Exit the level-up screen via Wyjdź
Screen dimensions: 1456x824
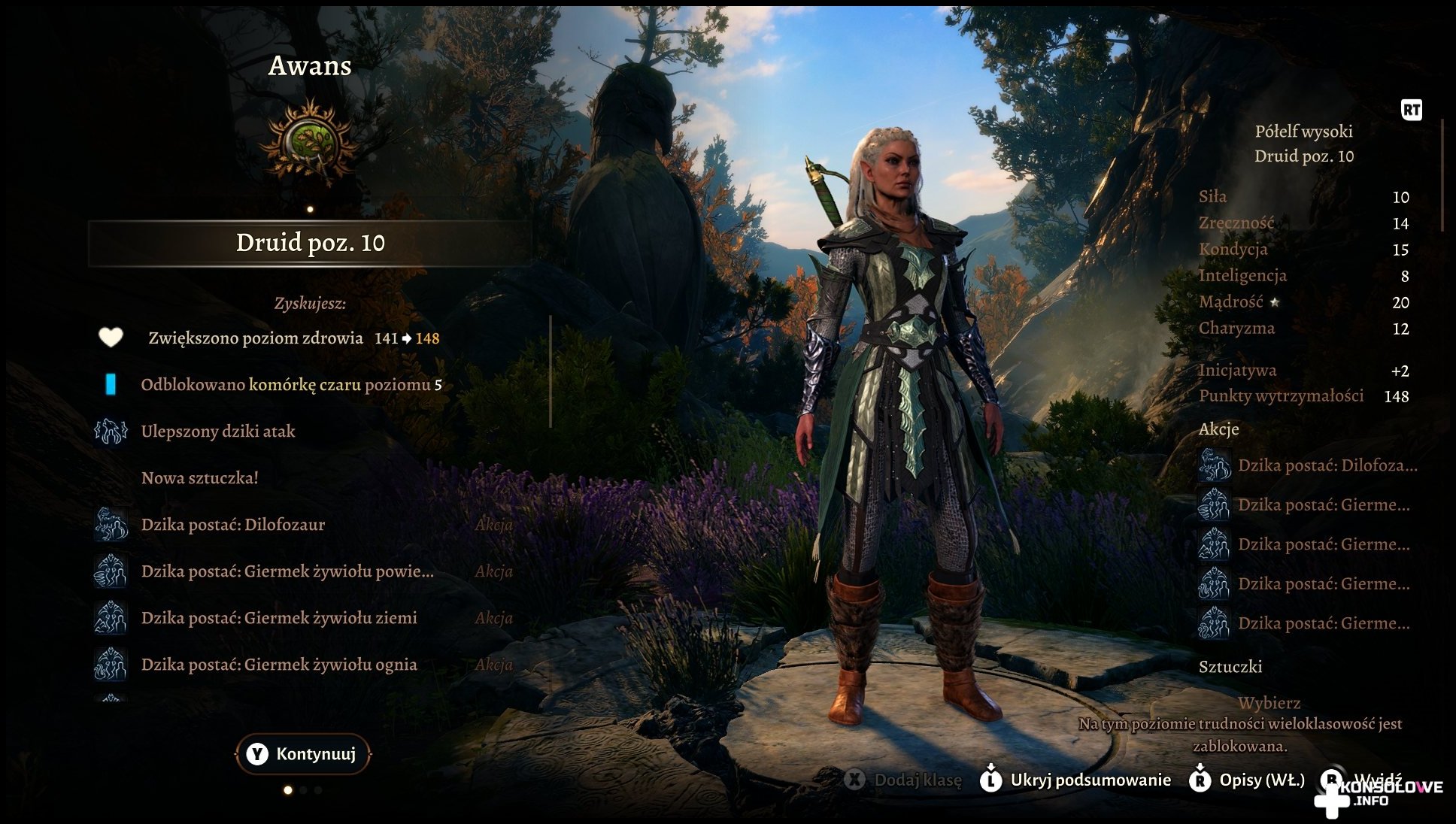1365,779
